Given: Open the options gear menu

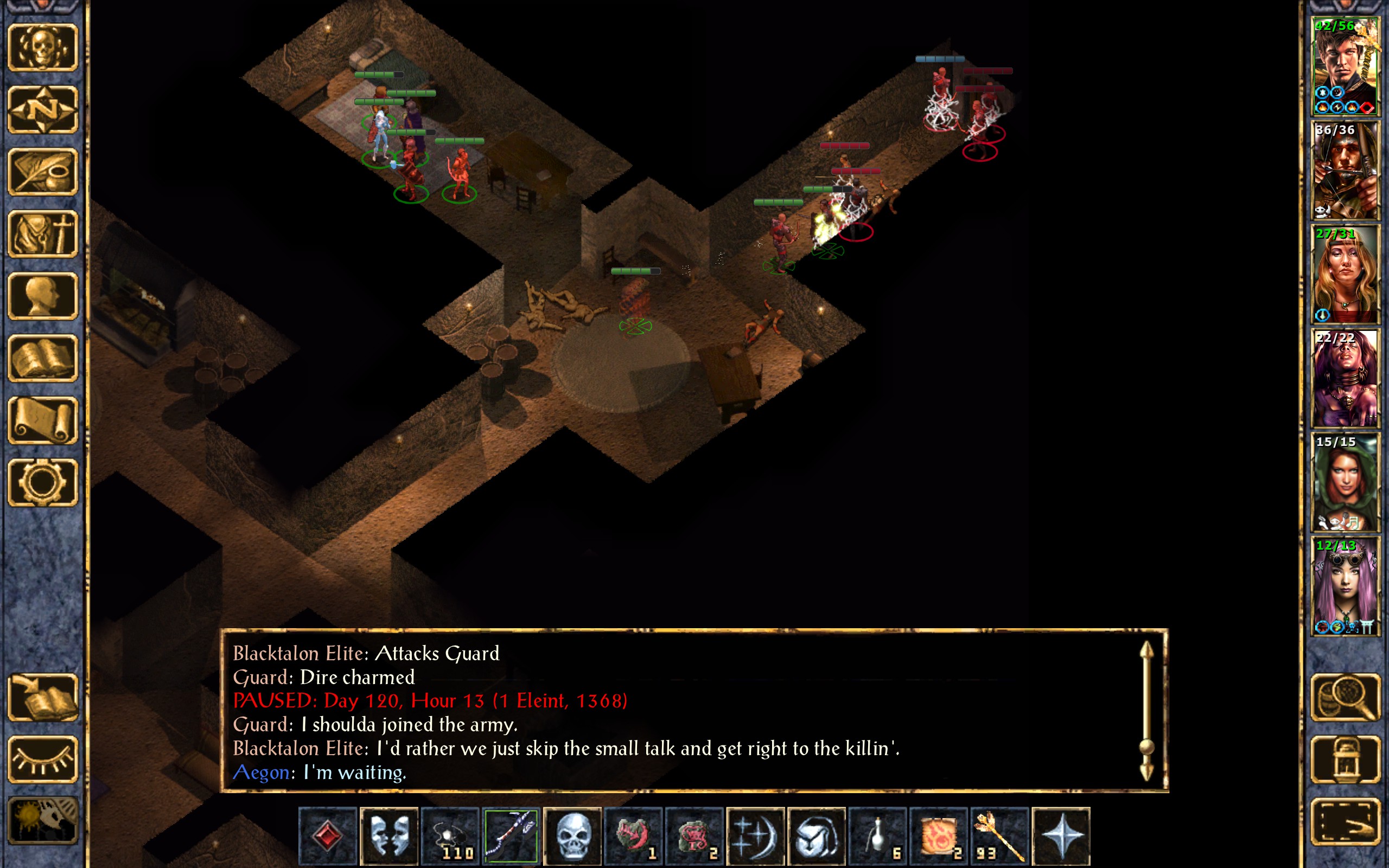Looking at the screenshot, I should [x=42, y=483].
